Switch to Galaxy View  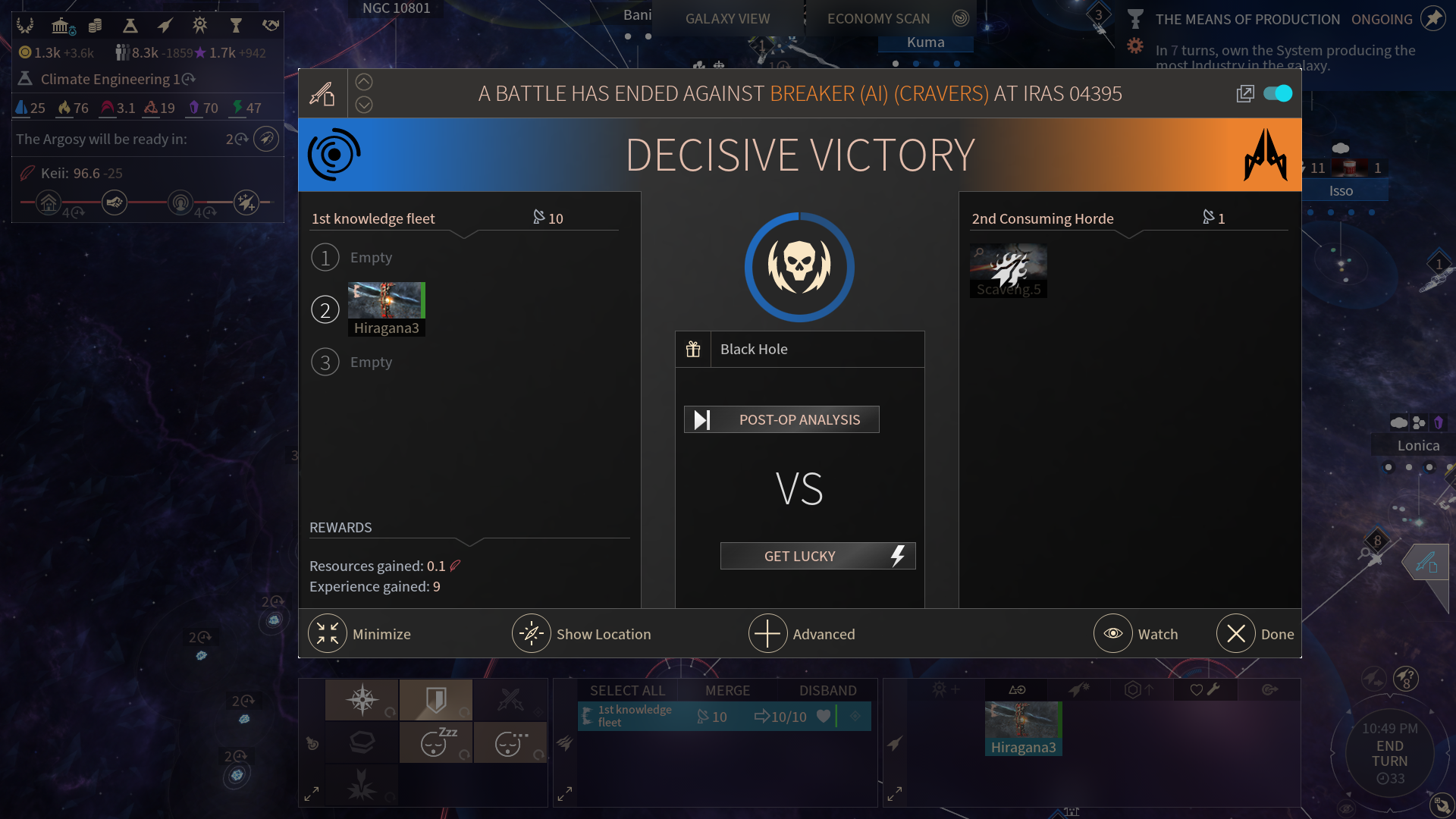tap(727, 19)
